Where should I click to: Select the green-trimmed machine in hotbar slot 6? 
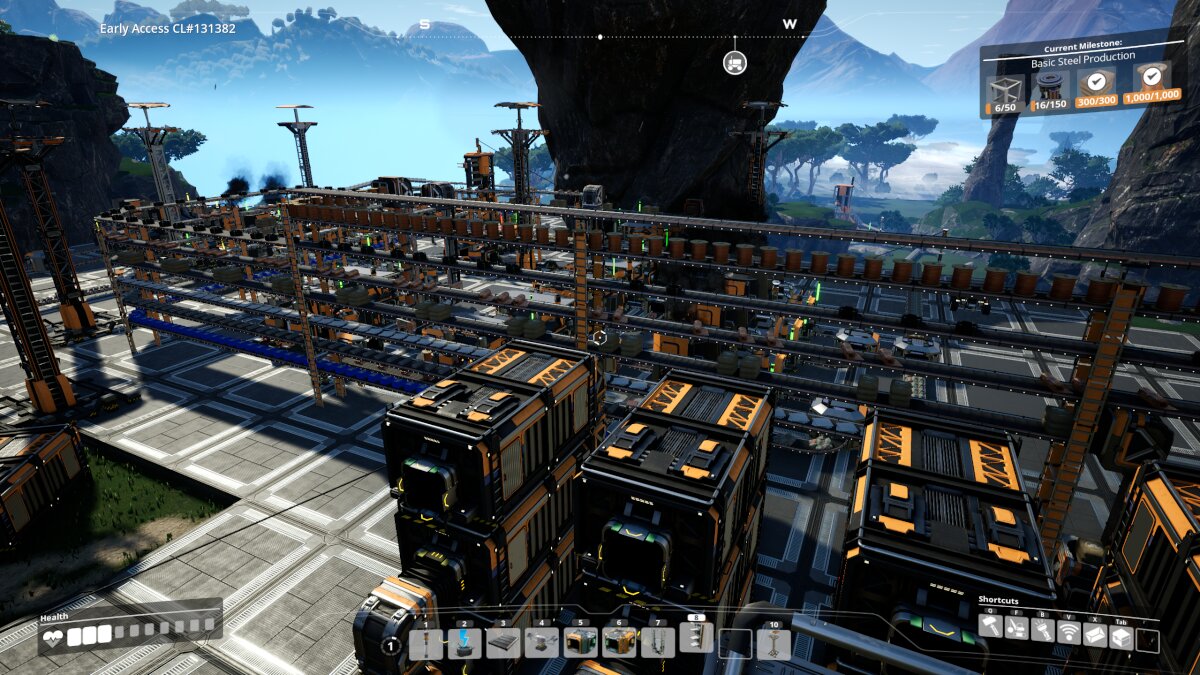point(619,643)
